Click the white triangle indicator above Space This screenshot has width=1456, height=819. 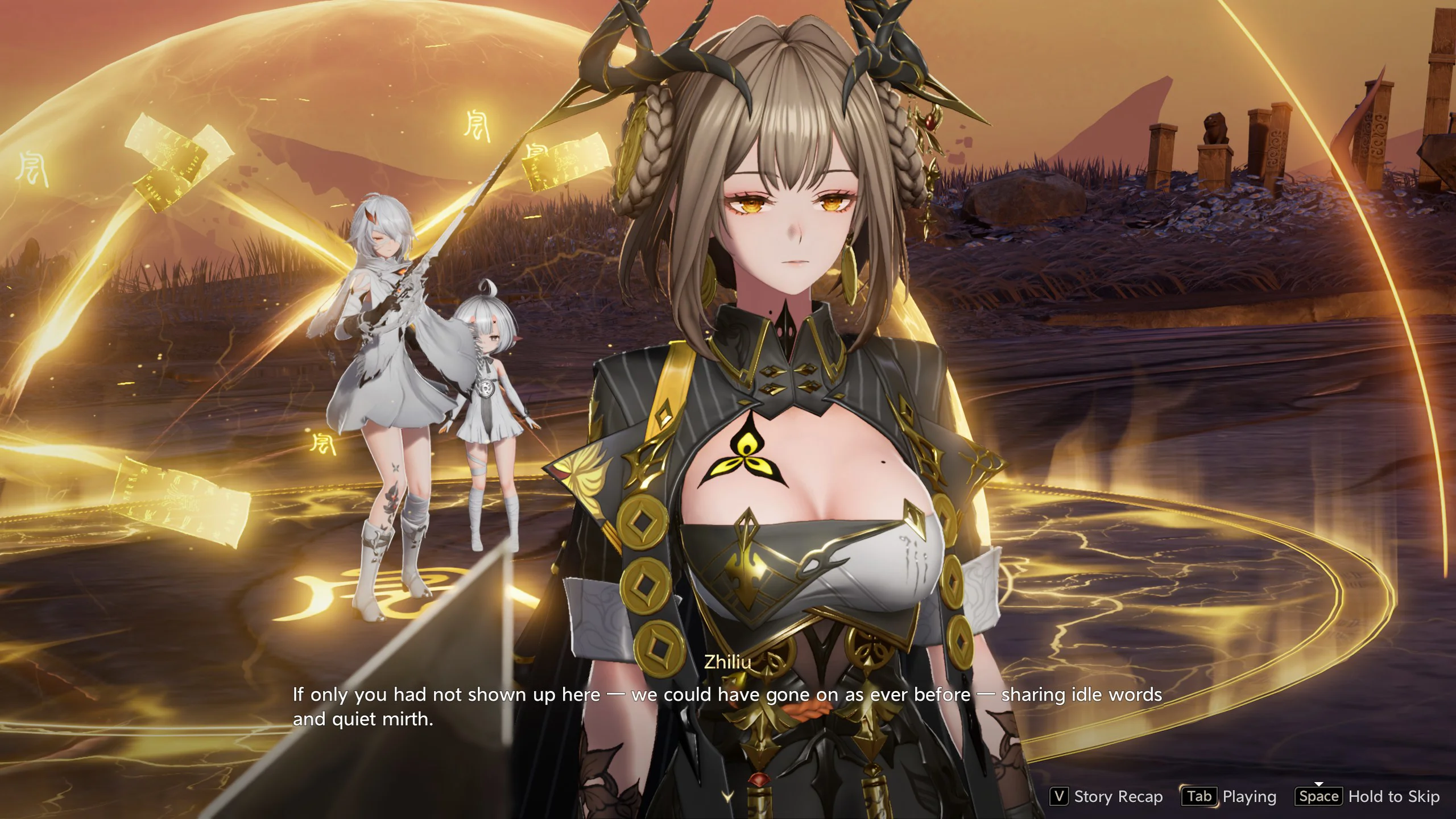(x=1319, y=783)
